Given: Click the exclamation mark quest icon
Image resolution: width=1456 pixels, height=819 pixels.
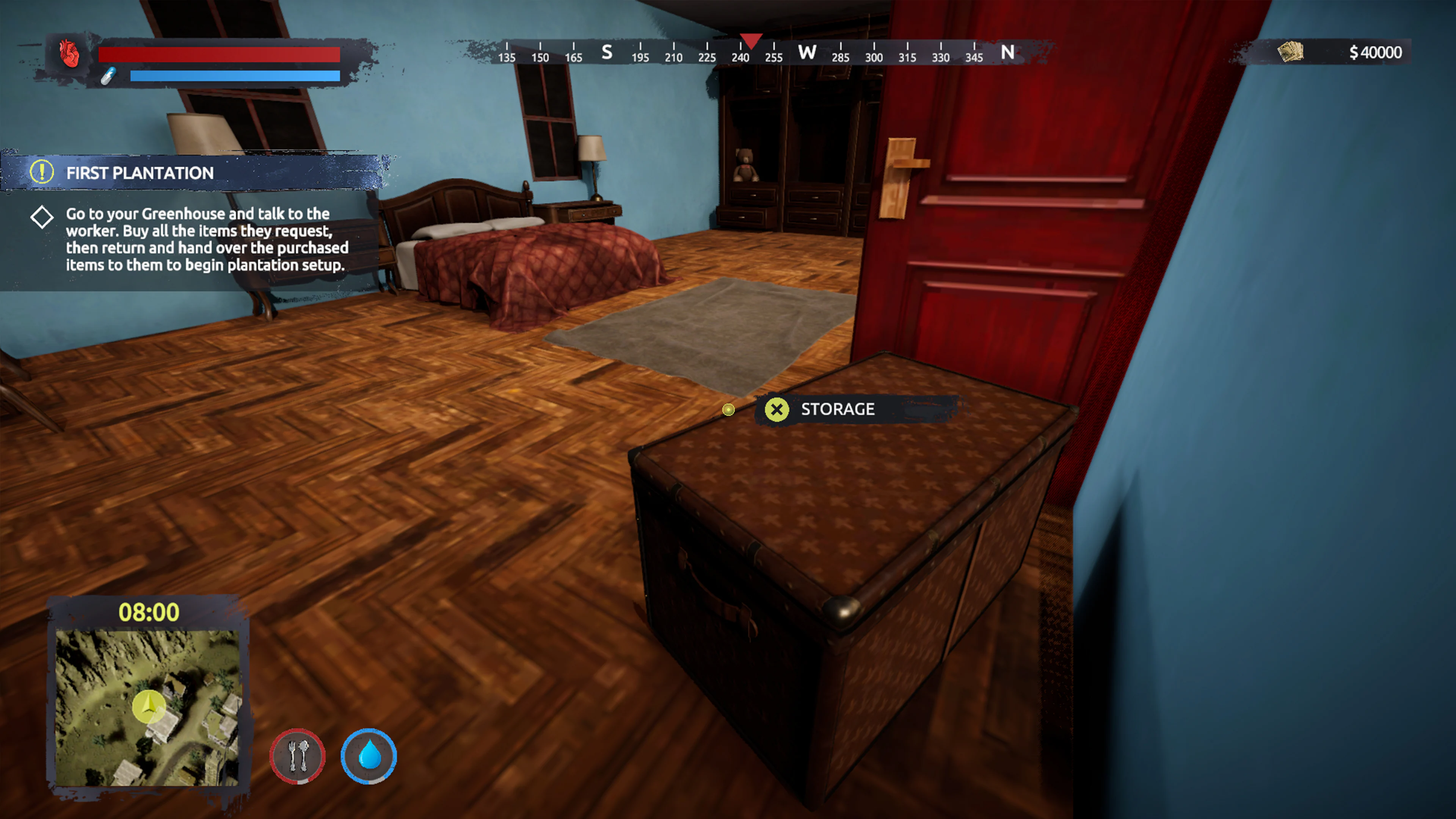Looking at the screenshot, I should click(x=42, y=173).
